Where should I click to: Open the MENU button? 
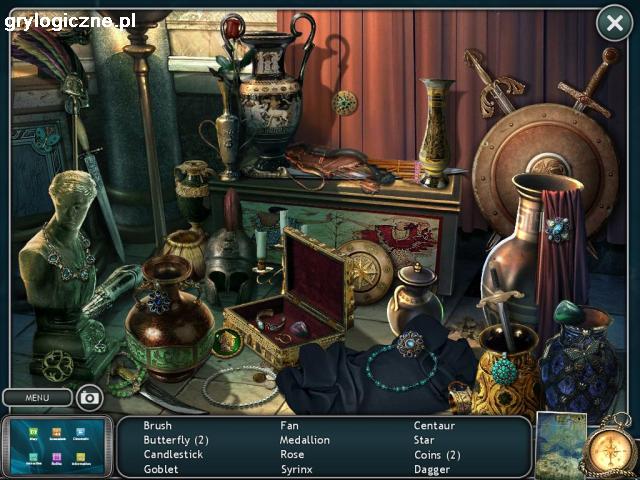pyautogui.click(x=37, y=398)
